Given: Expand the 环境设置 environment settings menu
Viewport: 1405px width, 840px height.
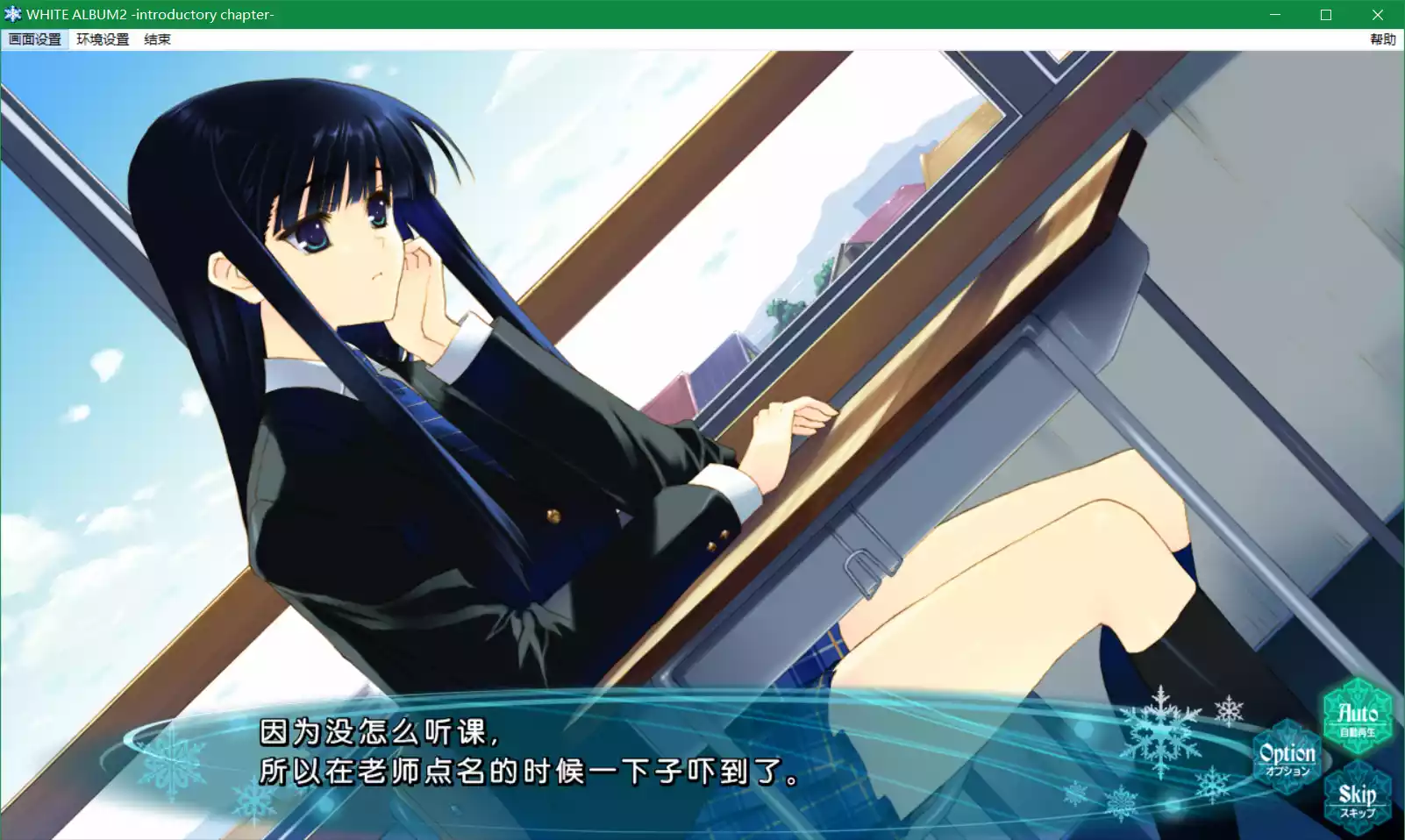Looking at the screenshot, I should click(x=103, y=39).
